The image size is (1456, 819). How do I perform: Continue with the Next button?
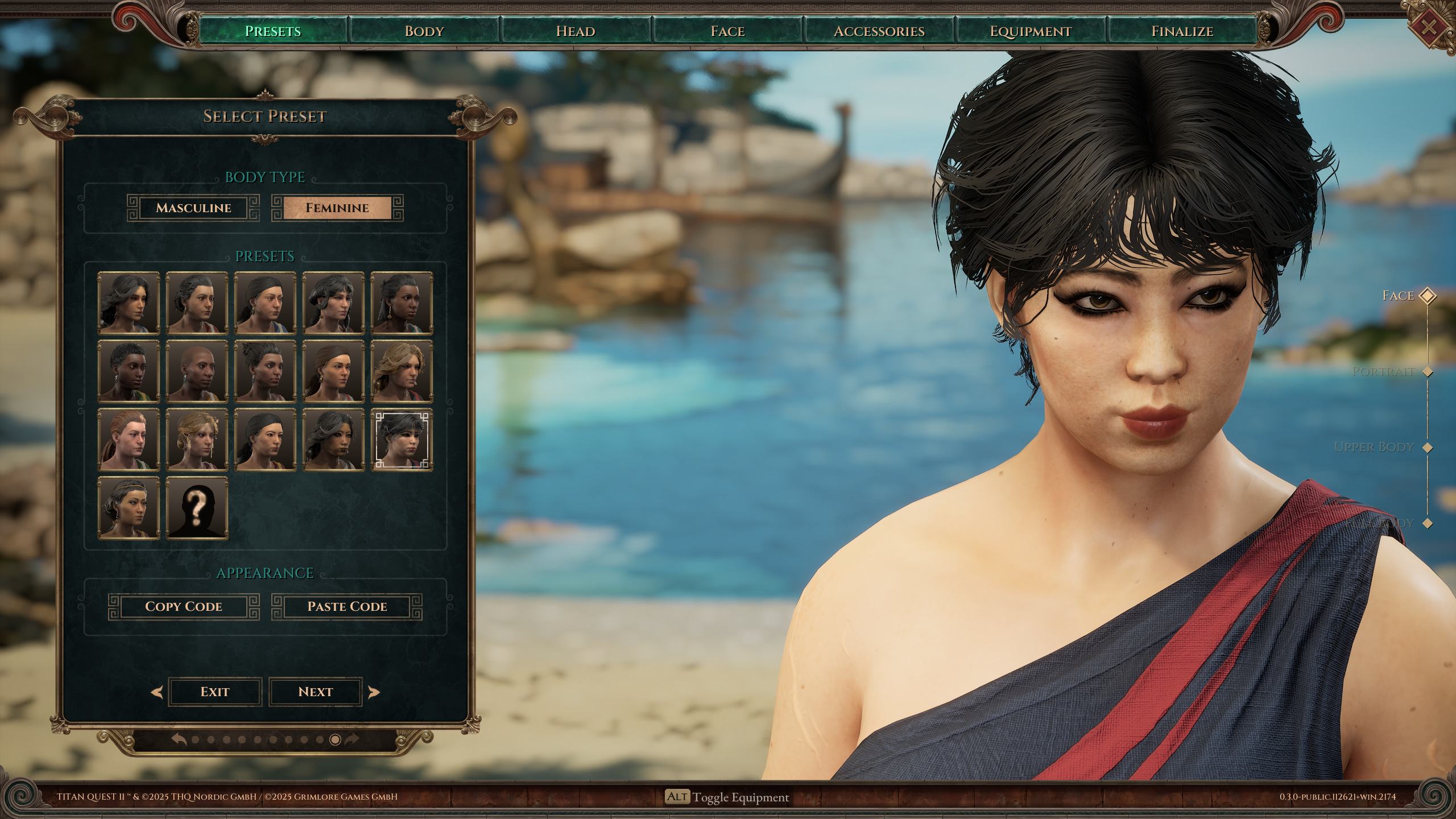(315, 692)
